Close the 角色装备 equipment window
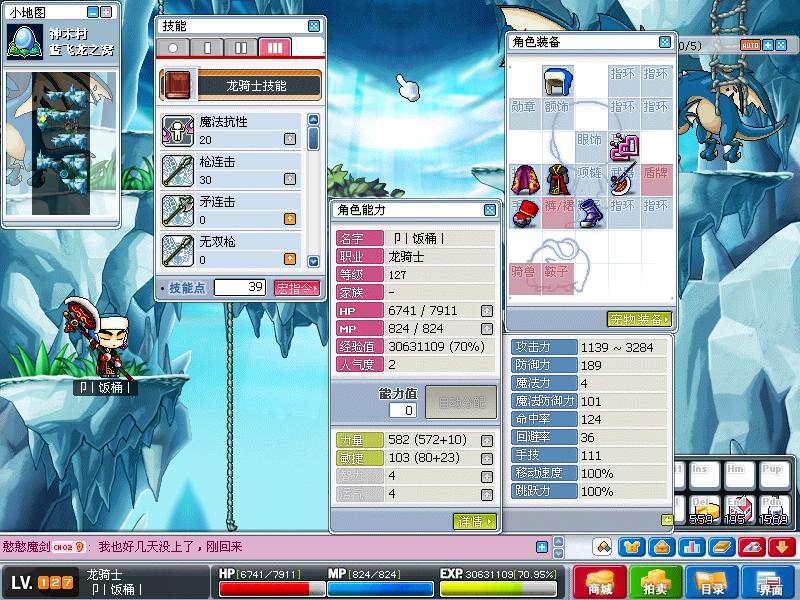The width and height of the screenshot is (800, 600). [x=665, y=42]
